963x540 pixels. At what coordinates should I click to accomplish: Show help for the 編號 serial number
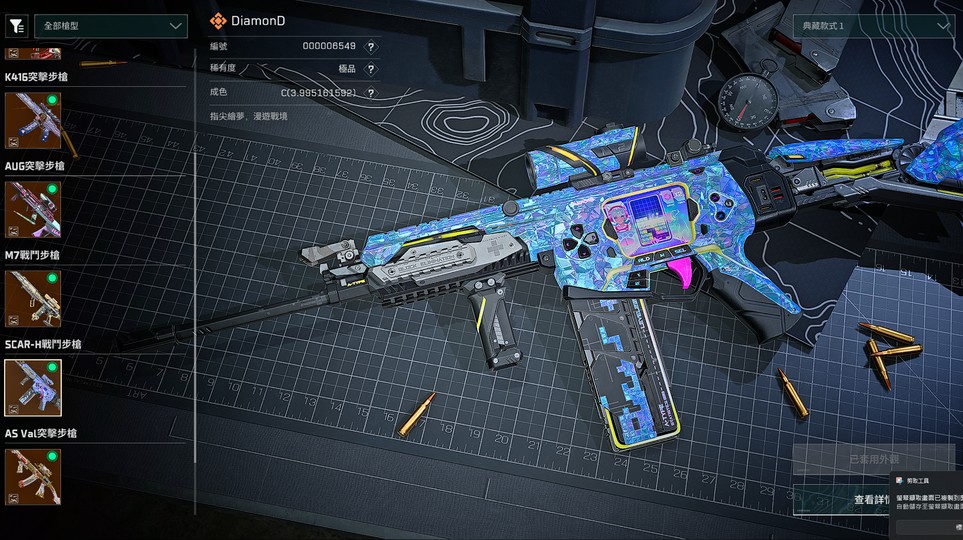point(371,47)
